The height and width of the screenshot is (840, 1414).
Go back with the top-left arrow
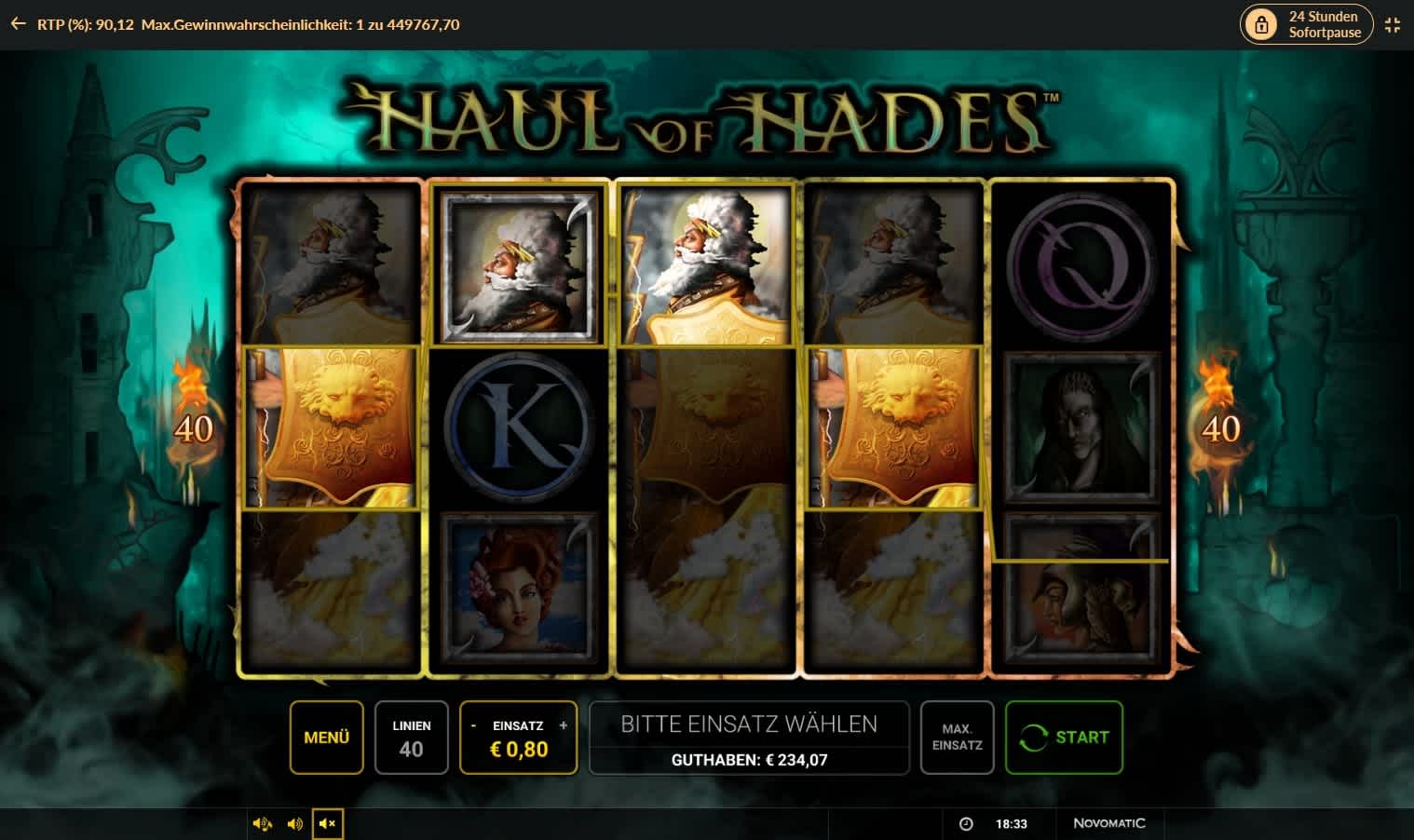(18, 24)
